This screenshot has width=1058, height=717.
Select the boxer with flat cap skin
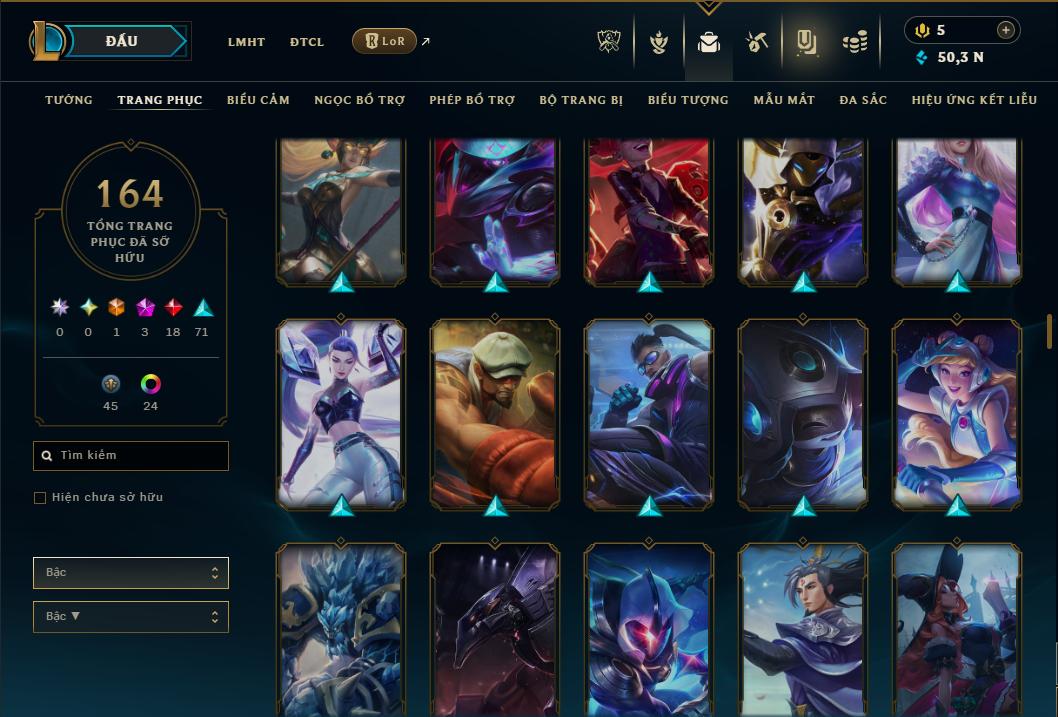[x=495, y=412]
